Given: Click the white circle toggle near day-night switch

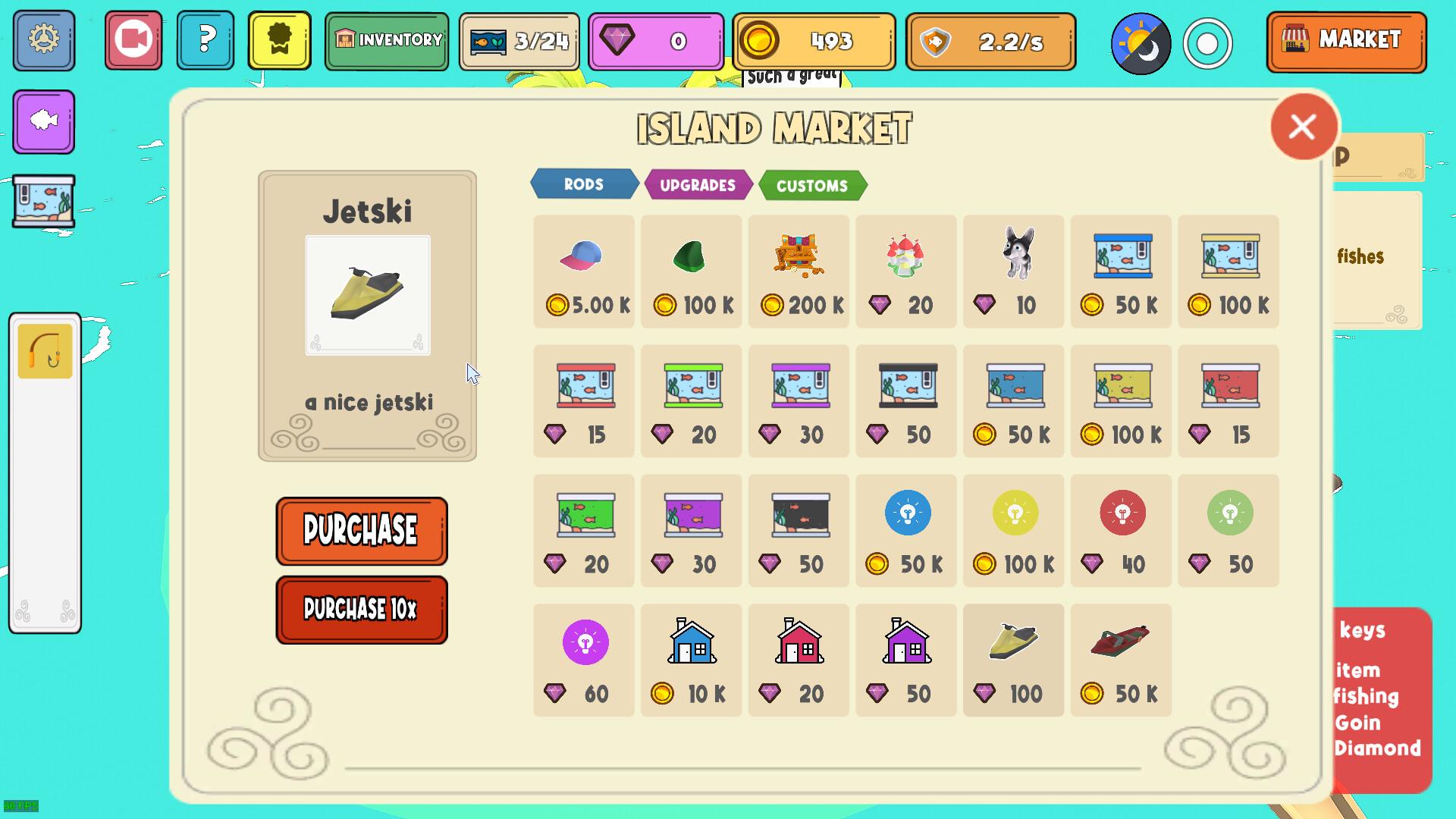Looking at the screenshot, I should tap(1207, 43).
